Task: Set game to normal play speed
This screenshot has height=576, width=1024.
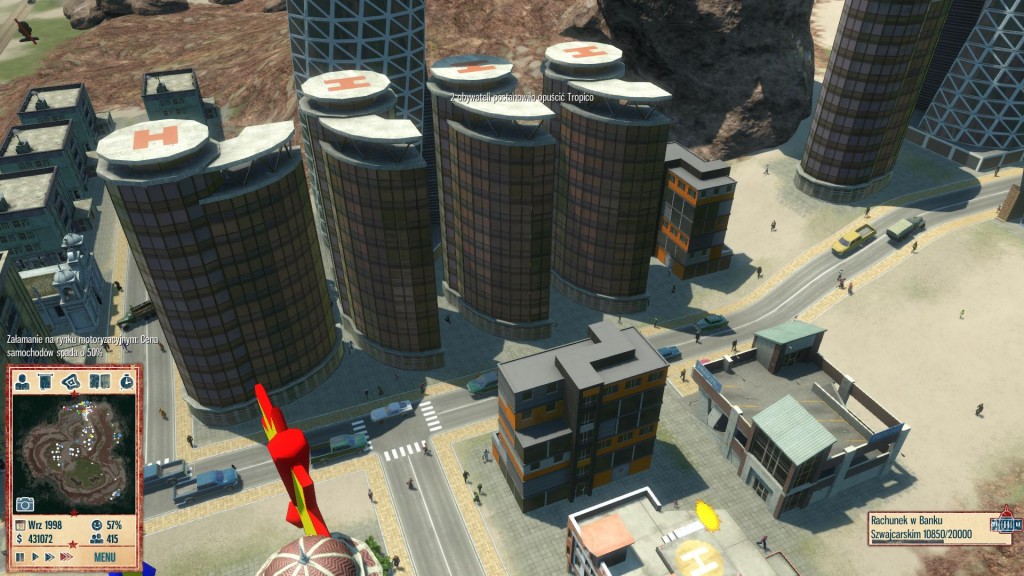Action: [35, 556]
